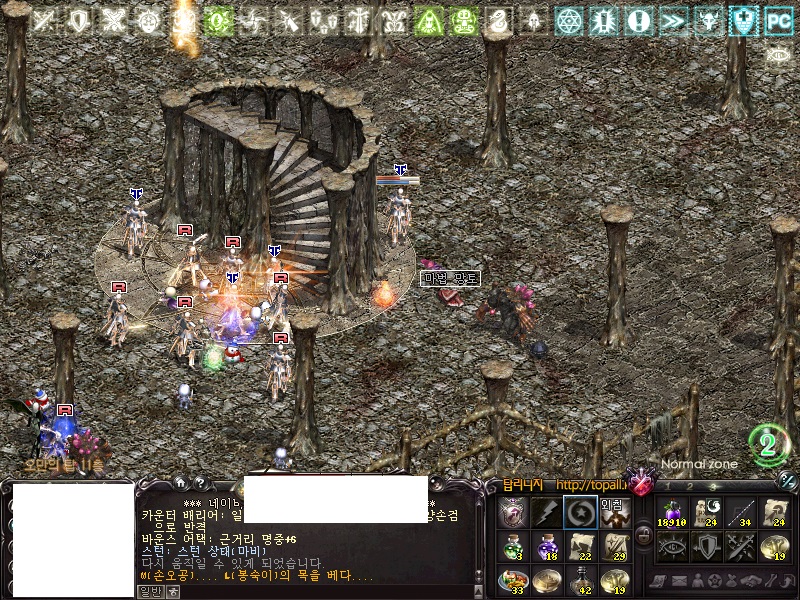Image resolution: width=800 pixels, height=600 pixels.
Task: Activate the shield skill slot
Action: tap(707, 546)
